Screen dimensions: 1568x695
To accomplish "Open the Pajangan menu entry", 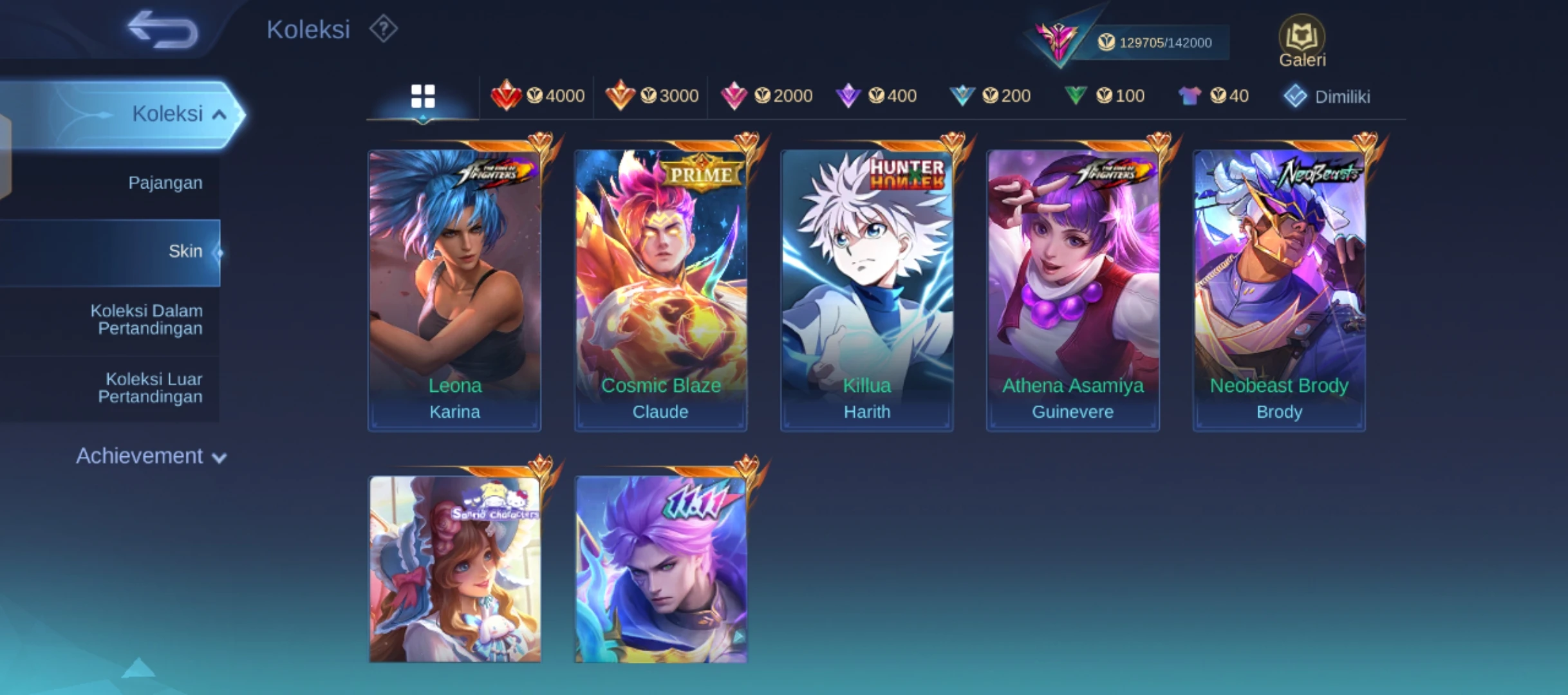I will point(165,183).
